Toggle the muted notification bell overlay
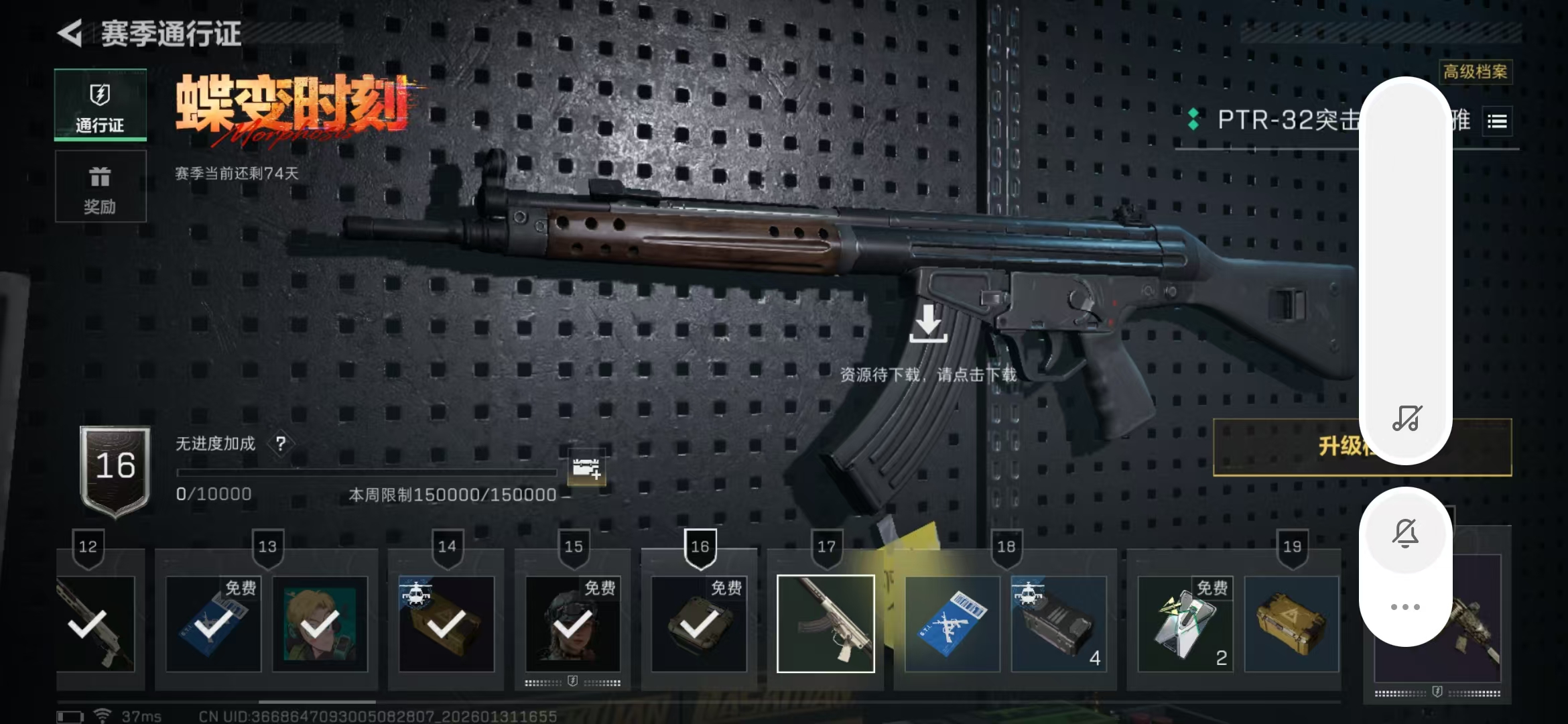 tap(1406, 534)
